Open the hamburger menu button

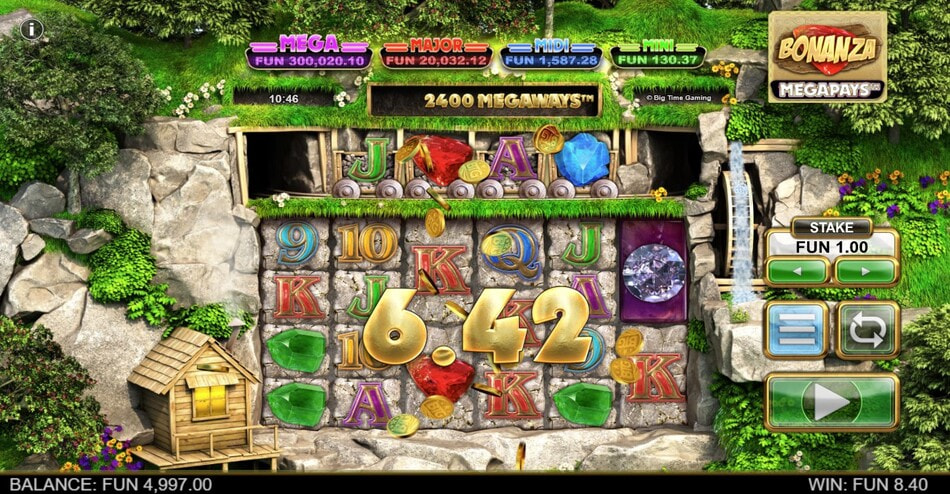tap(797, 330)
